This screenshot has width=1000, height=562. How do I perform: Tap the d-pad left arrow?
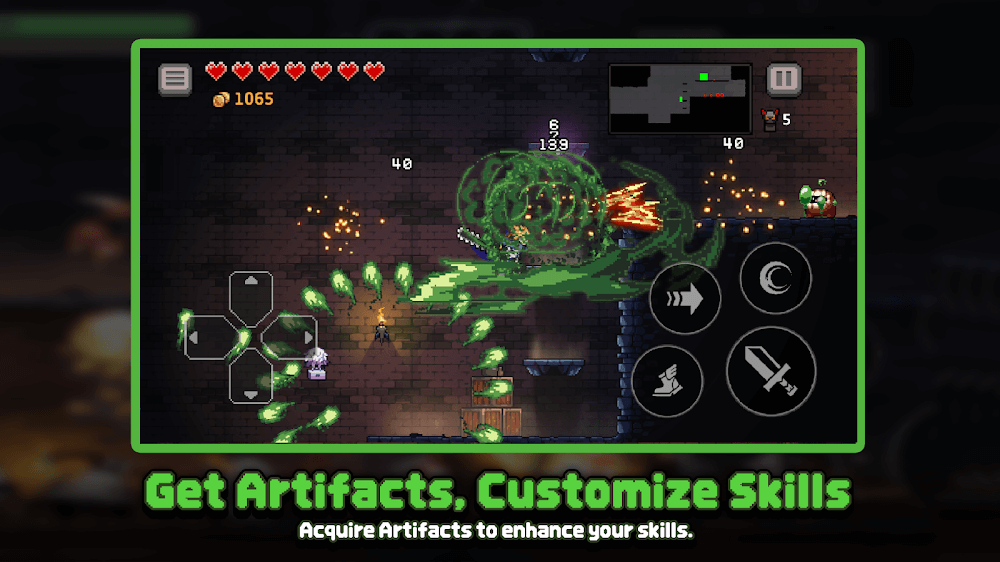click(209, 338)
